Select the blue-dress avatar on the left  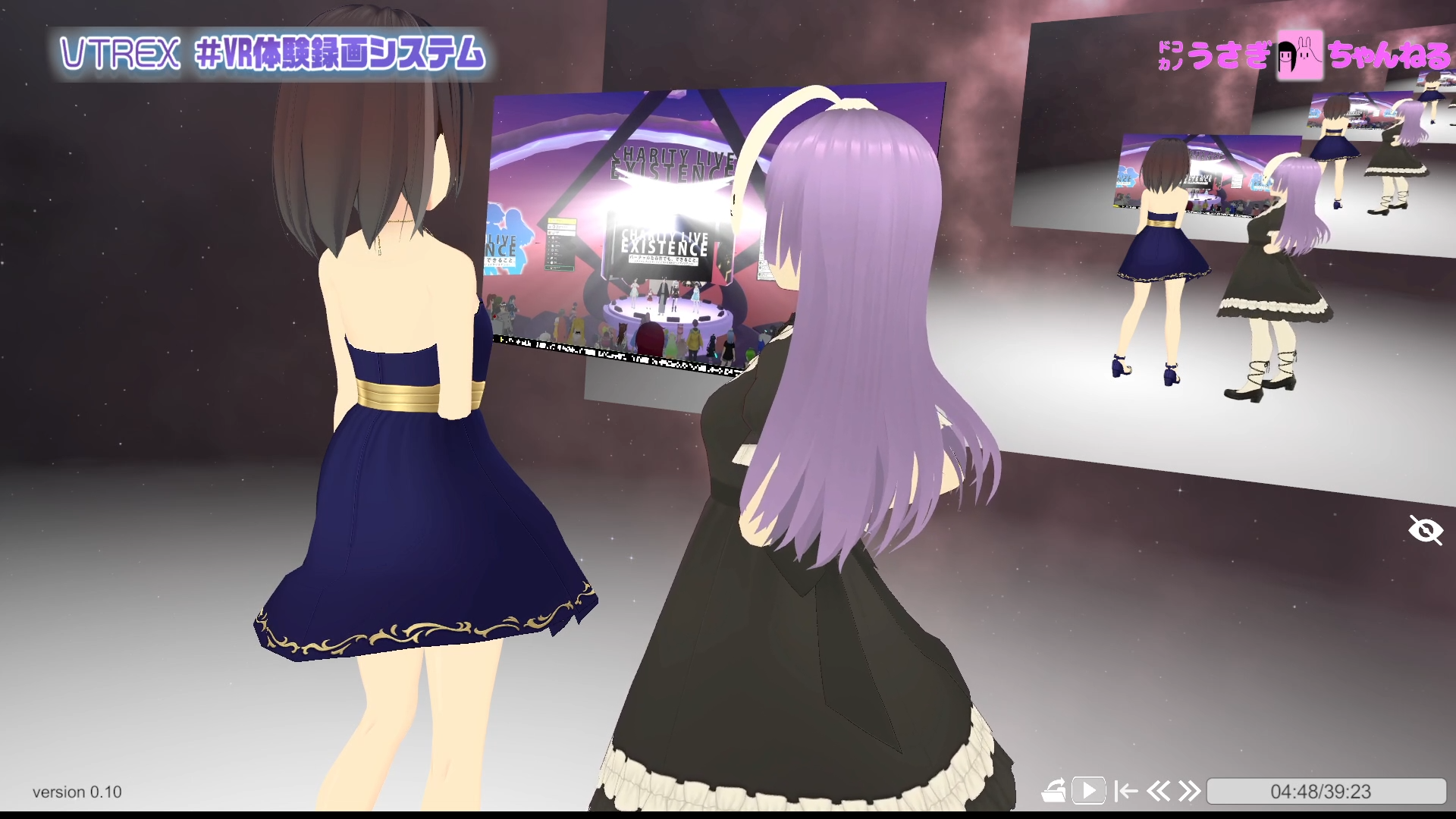[x=409, y=417]
